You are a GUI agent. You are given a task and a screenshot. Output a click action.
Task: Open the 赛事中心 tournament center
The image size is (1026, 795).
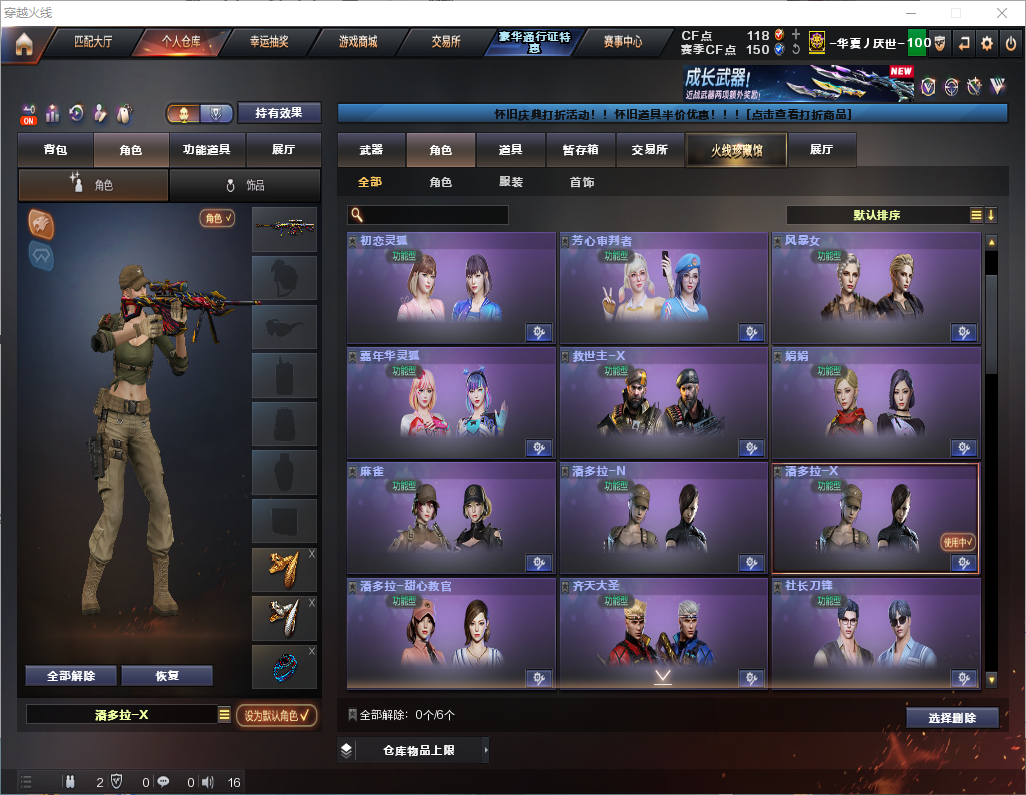[x=622, y=43]
